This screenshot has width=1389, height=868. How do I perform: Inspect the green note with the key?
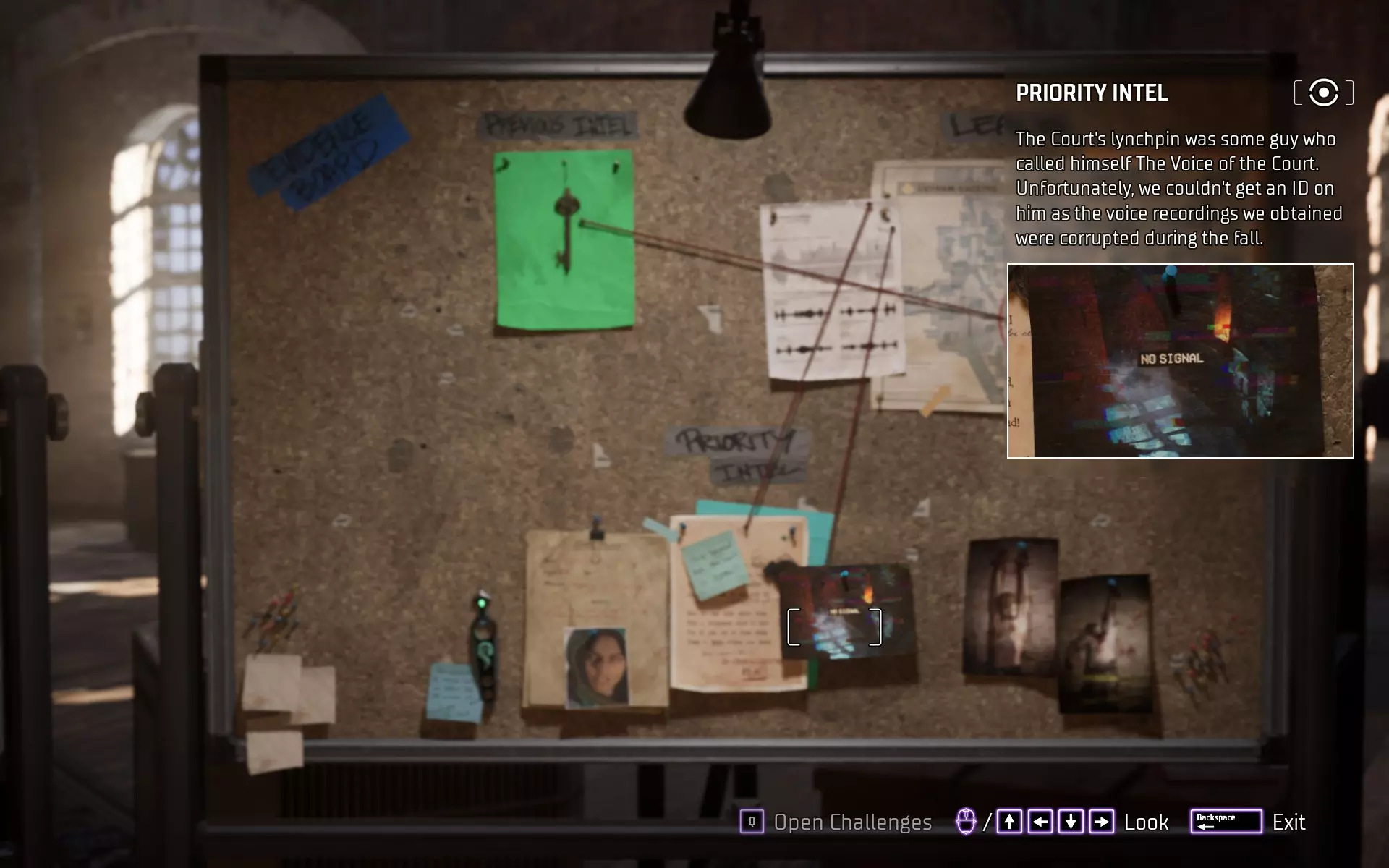564,240
